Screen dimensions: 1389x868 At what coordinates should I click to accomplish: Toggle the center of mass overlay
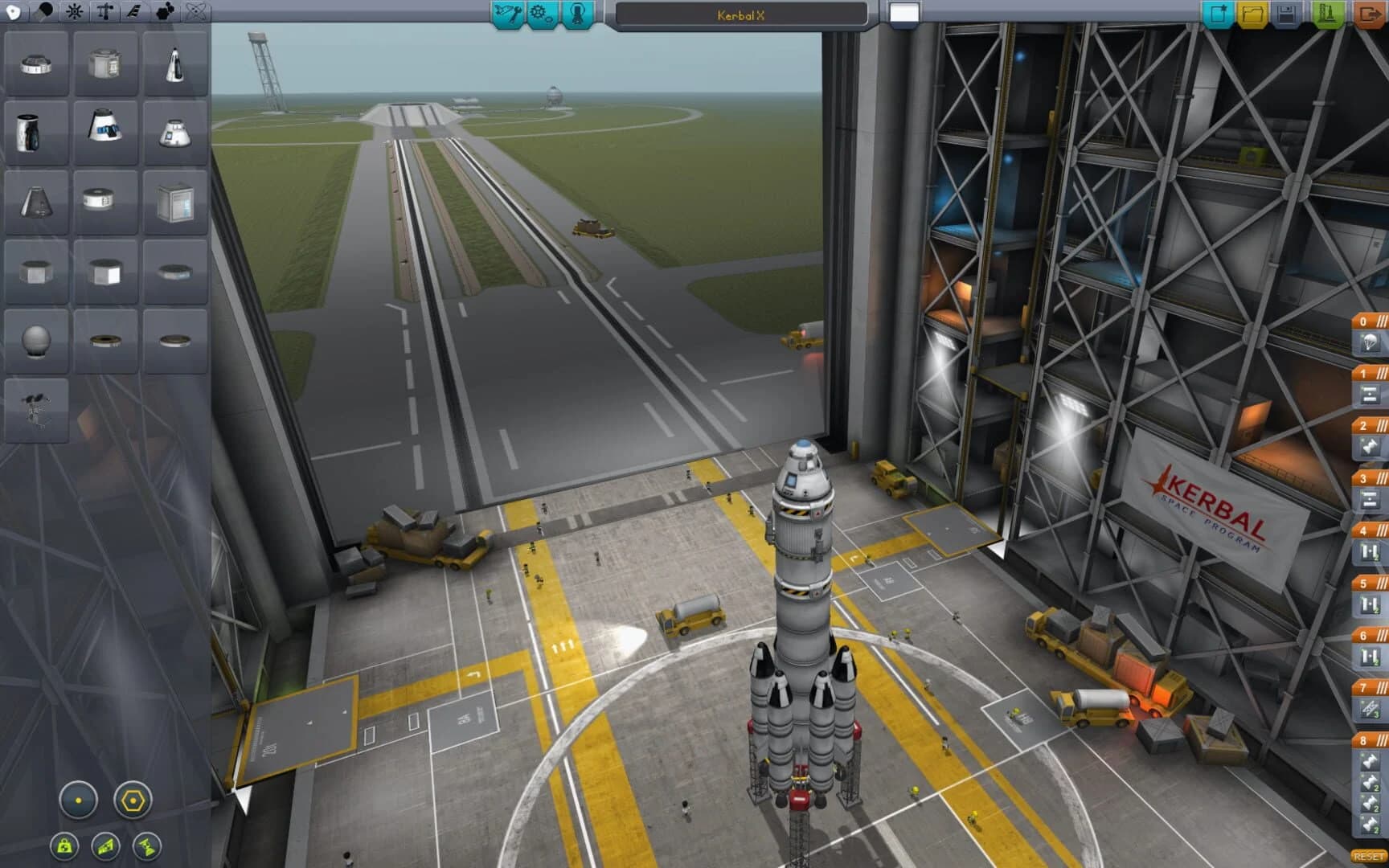tap(66, 846)
